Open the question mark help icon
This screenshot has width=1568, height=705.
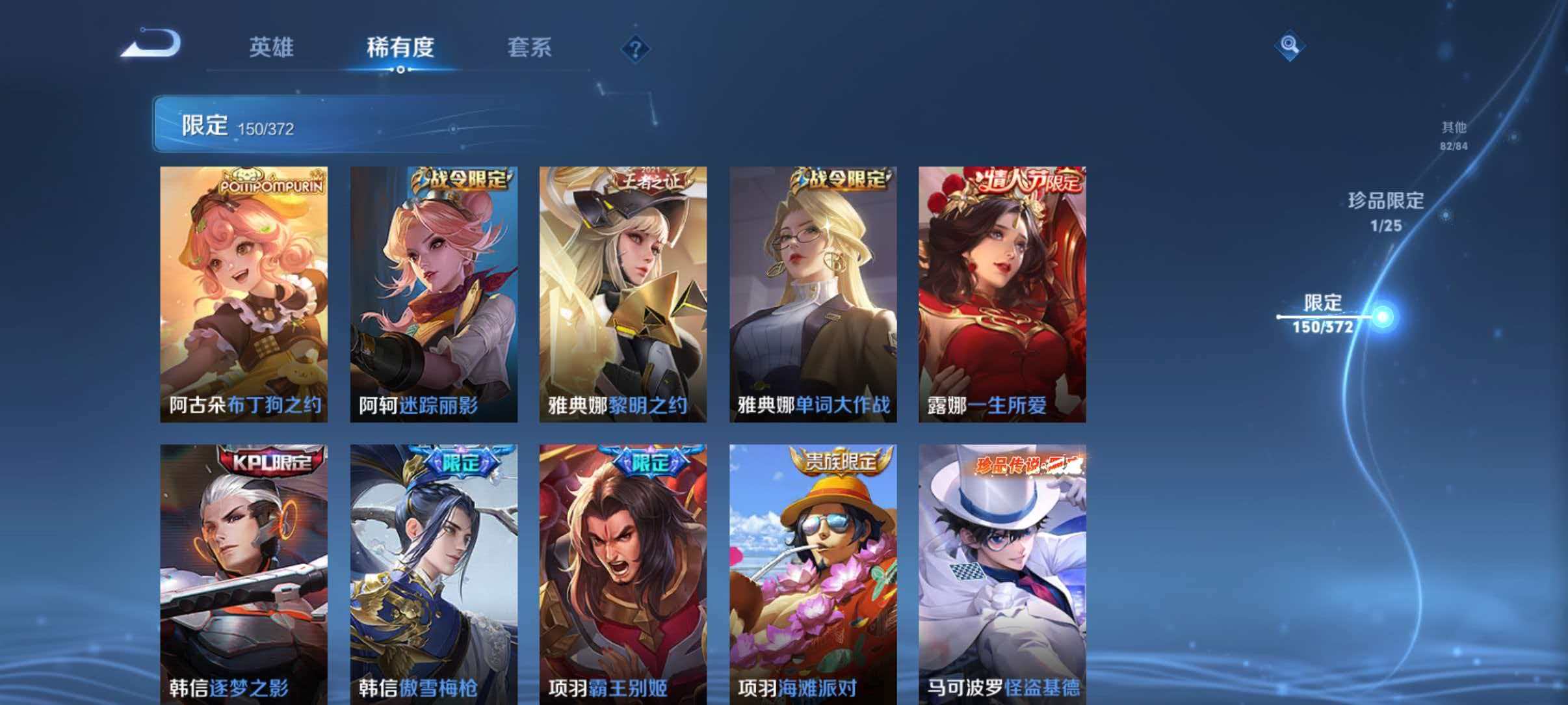point(636,49)
